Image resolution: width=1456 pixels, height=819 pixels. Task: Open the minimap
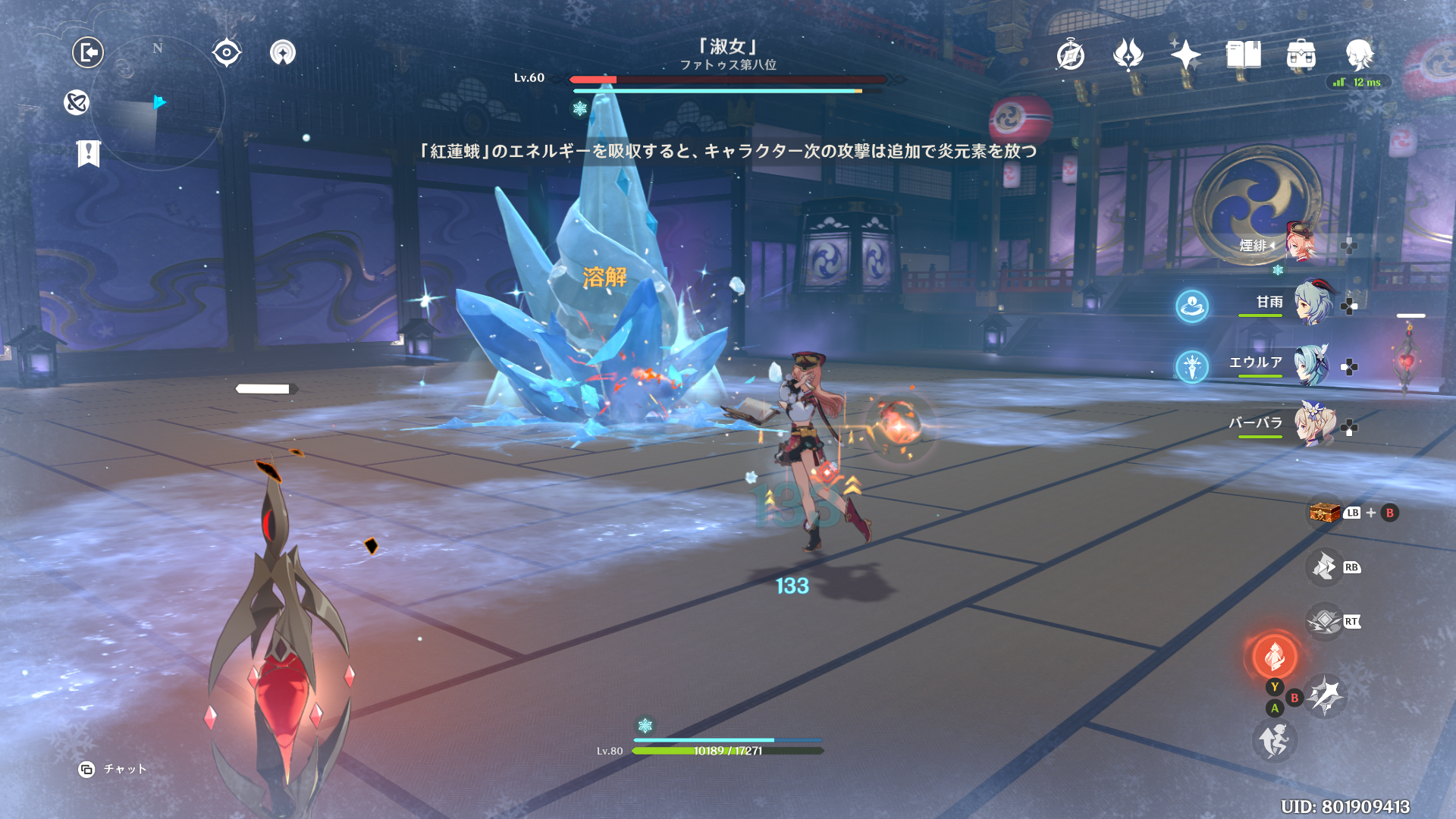pos(158,102)
